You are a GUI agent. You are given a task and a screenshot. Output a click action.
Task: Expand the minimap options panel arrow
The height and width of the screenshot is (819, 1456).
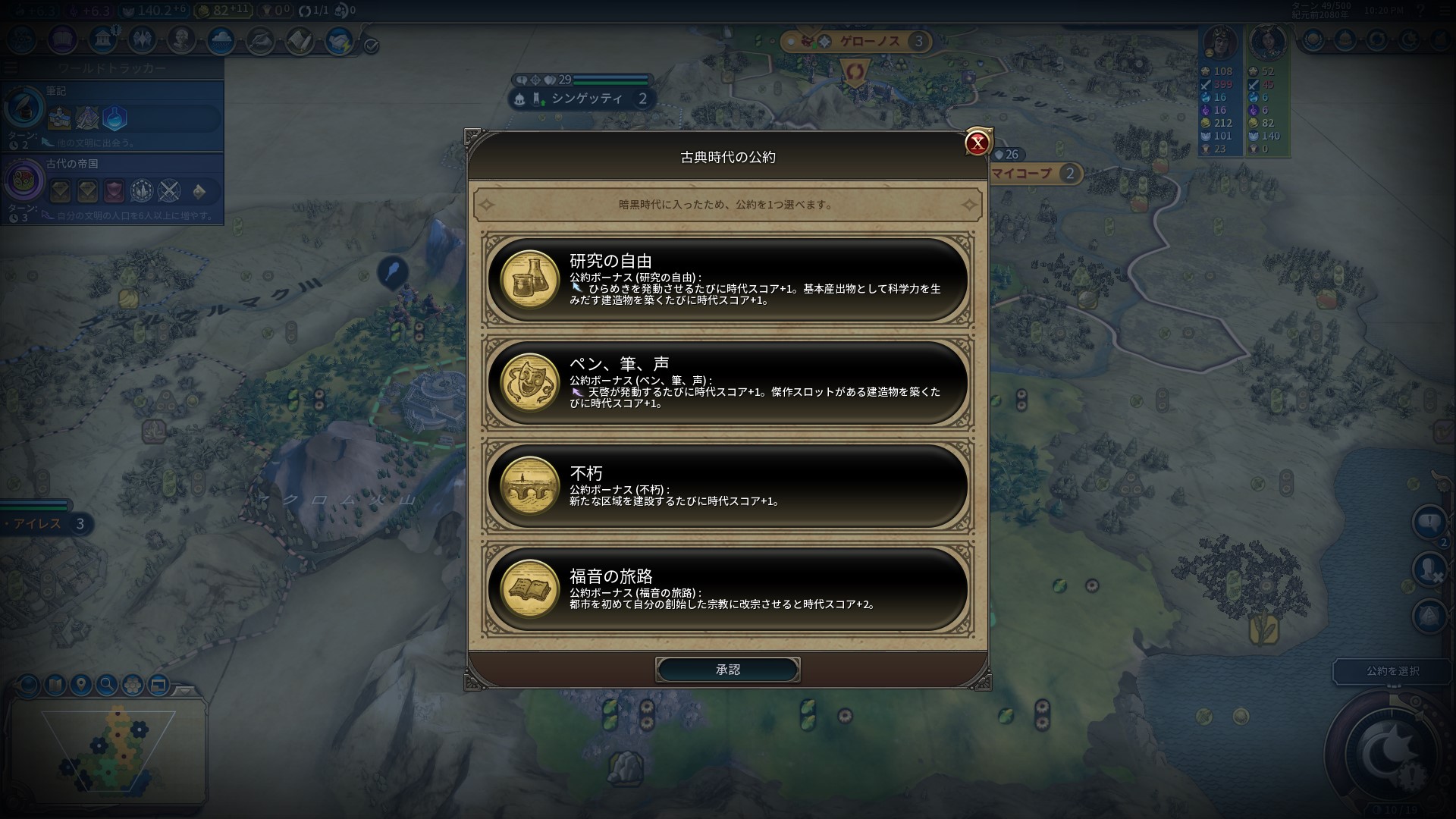pos(187,690)
